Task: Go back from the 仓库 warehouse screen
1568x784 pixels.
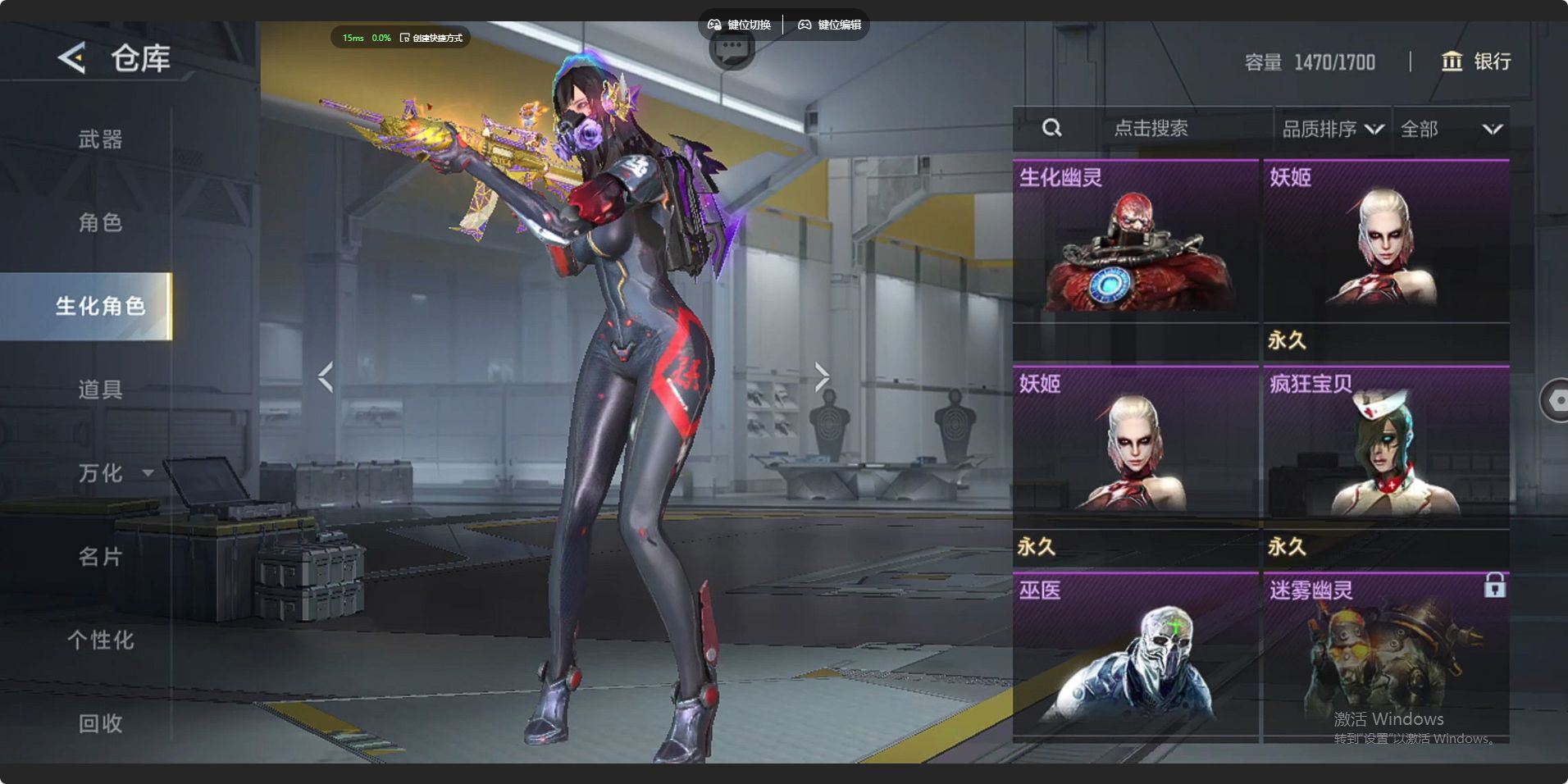Action: (x=72, y=58)
